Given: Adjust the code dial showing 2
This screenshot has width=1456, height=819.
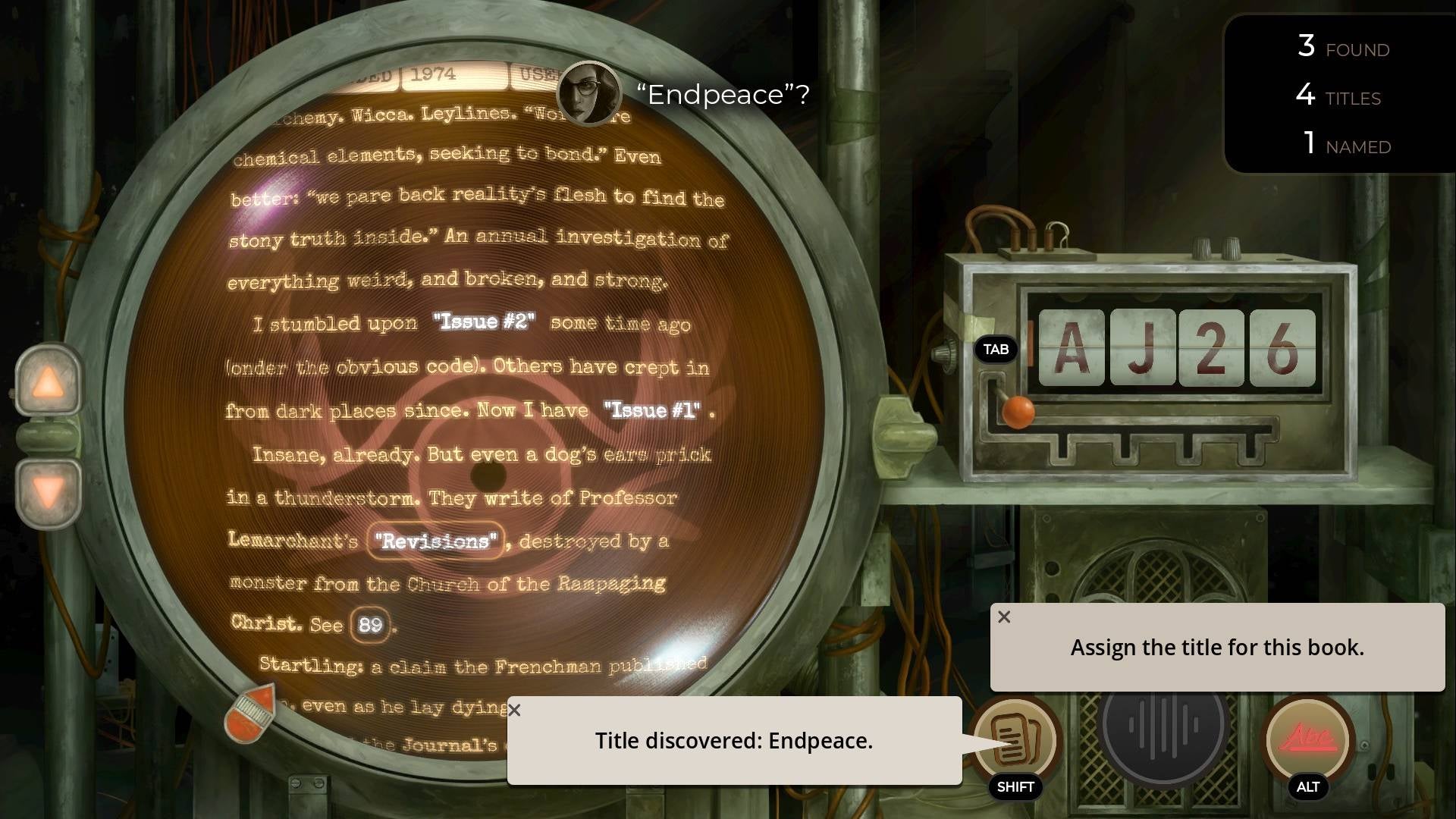Looking at the screenshot, I should pos(1211,348).
